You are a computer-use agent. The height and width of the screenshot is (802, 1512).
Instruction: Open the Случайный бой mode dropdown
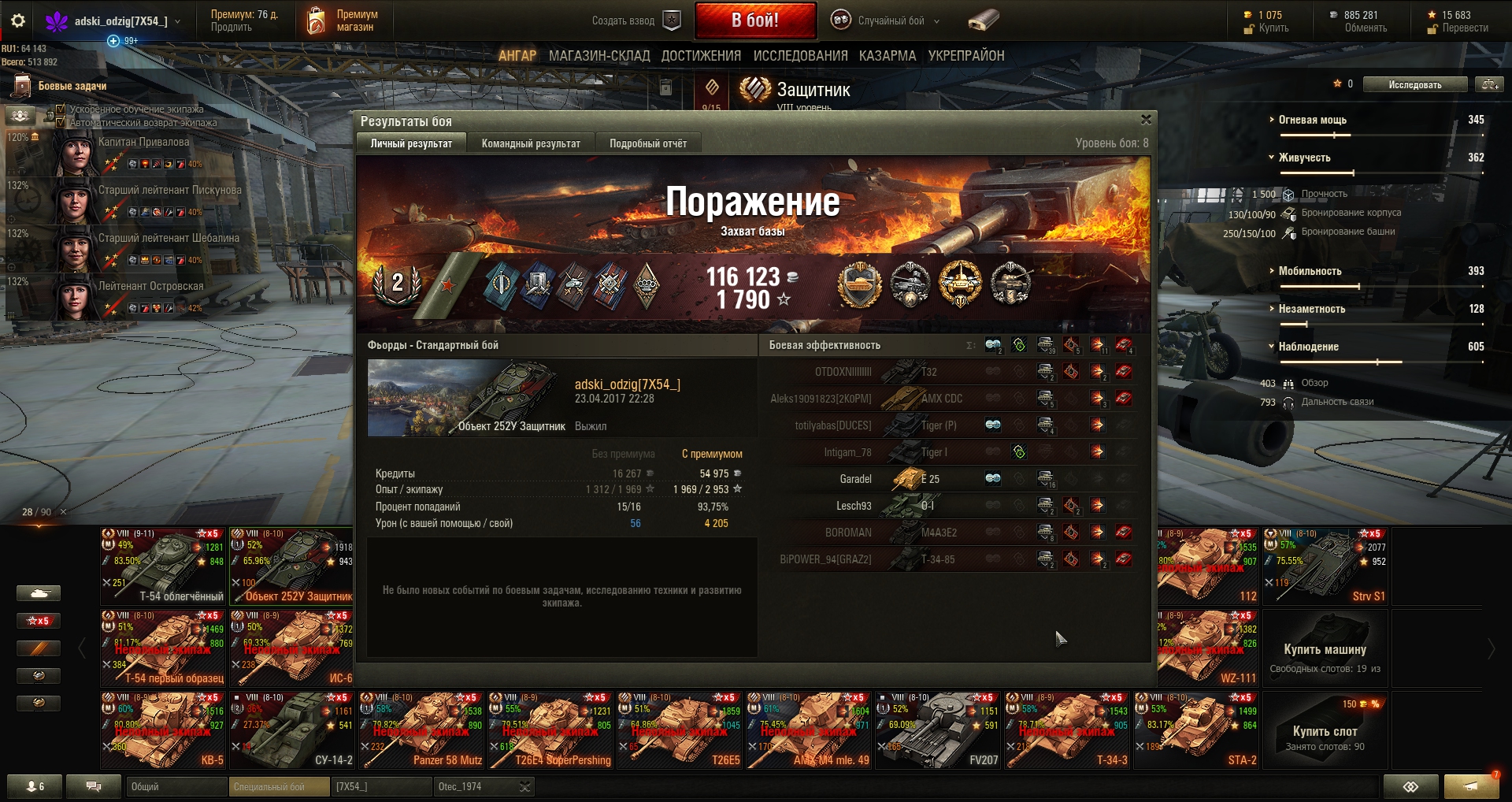coord(891,20)
